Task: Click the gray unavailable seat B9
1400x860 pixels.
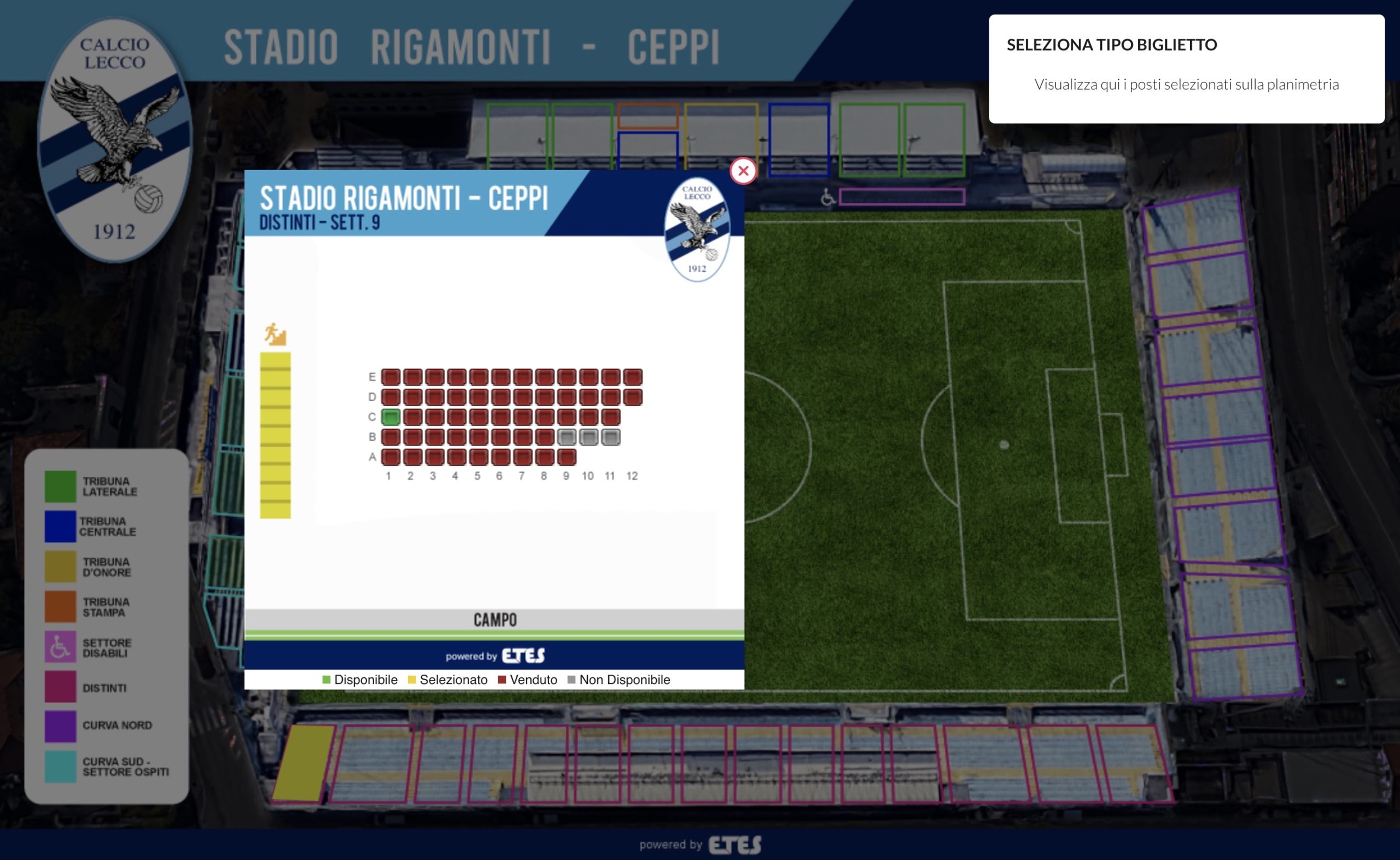Action: [x=567, y=437]
